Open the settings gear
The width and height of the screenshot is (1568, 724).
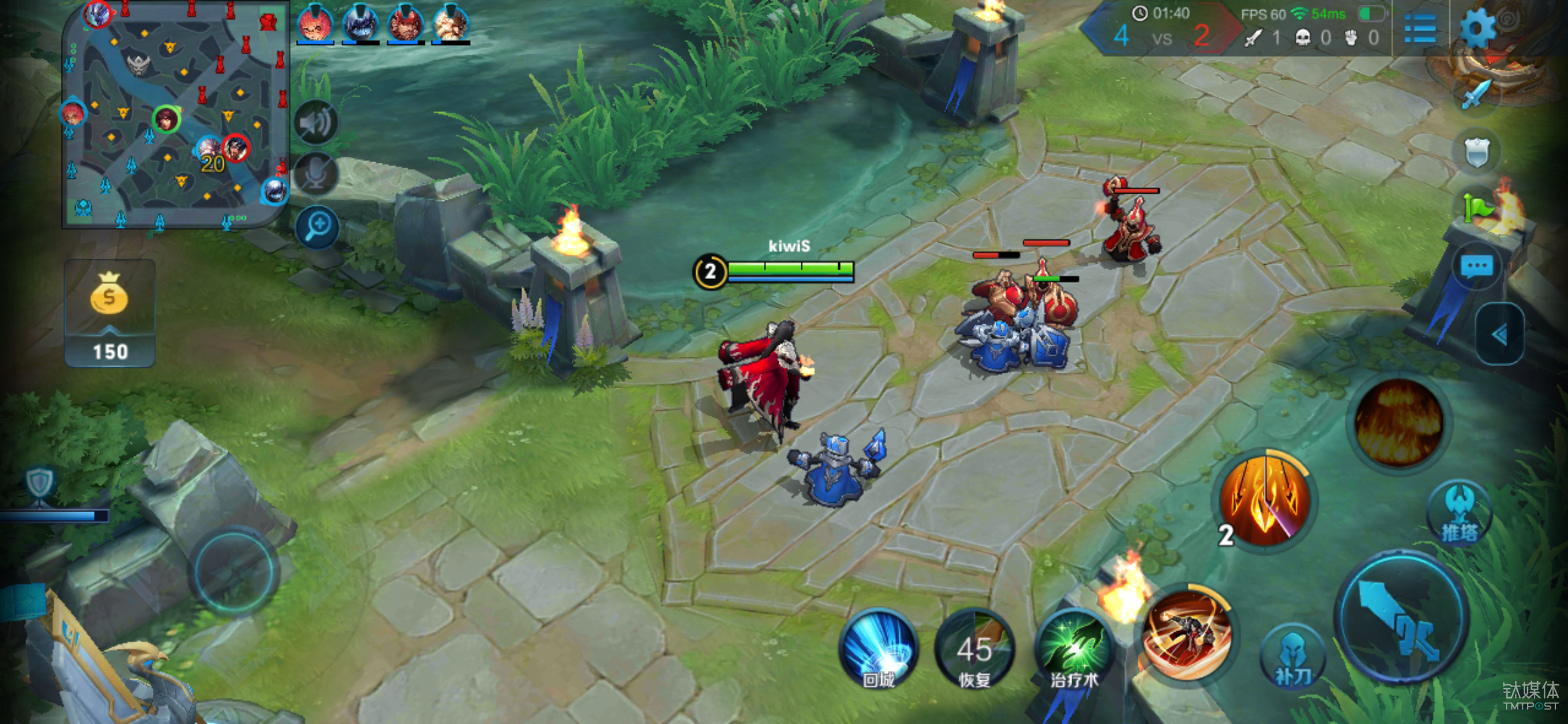pyautogui.click(x=1477, y=28)
